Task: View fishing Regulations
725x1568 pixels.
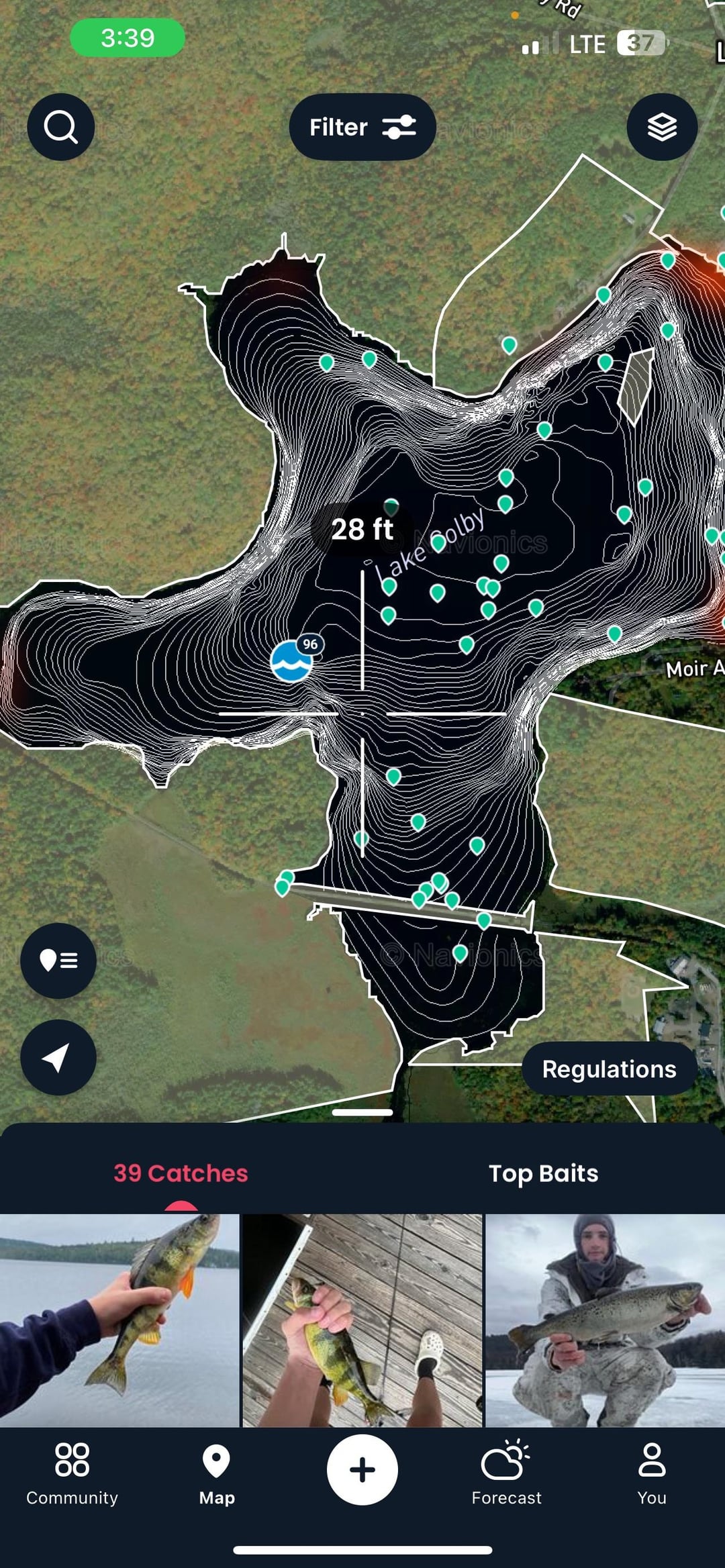Action: (x=608, y=1069)
